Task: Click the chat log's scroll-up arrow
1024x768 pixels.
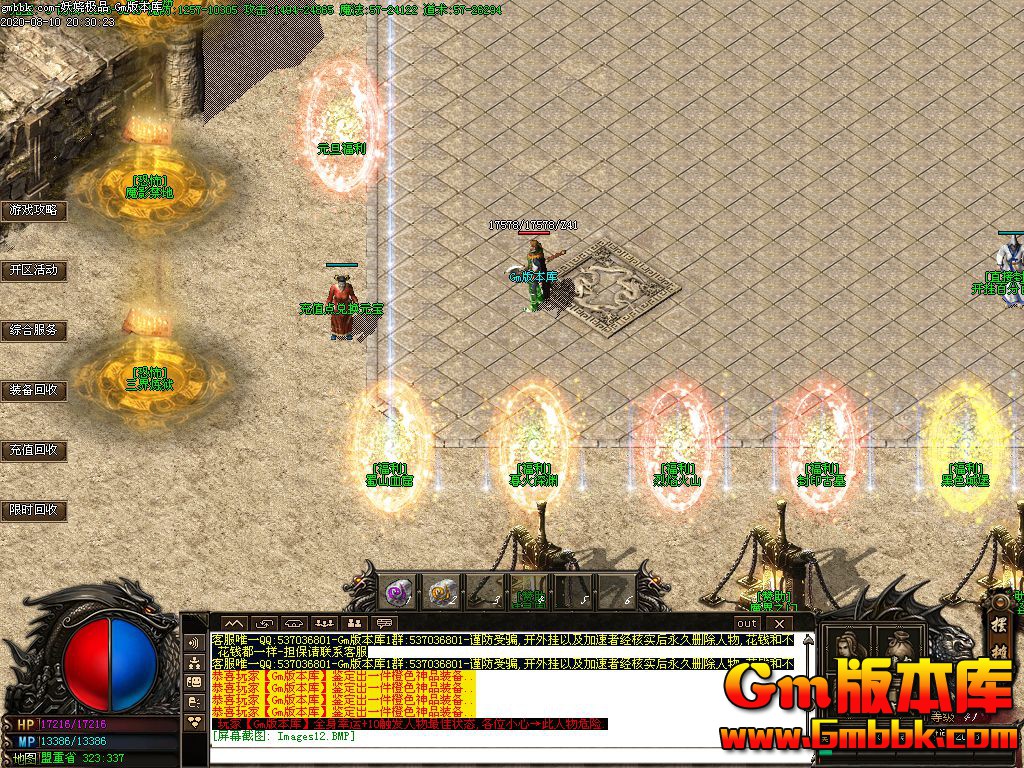Action: click(x=806, y=638)
